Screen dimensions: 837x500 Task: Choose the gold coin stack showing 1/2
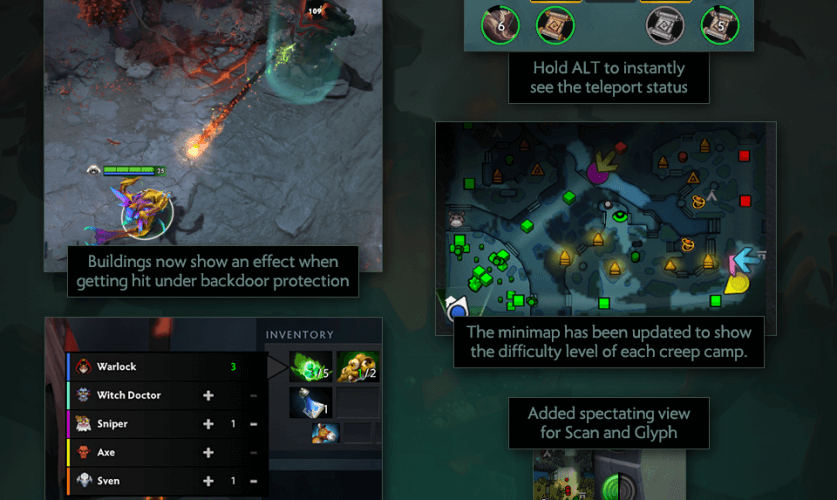coord(357,367)
